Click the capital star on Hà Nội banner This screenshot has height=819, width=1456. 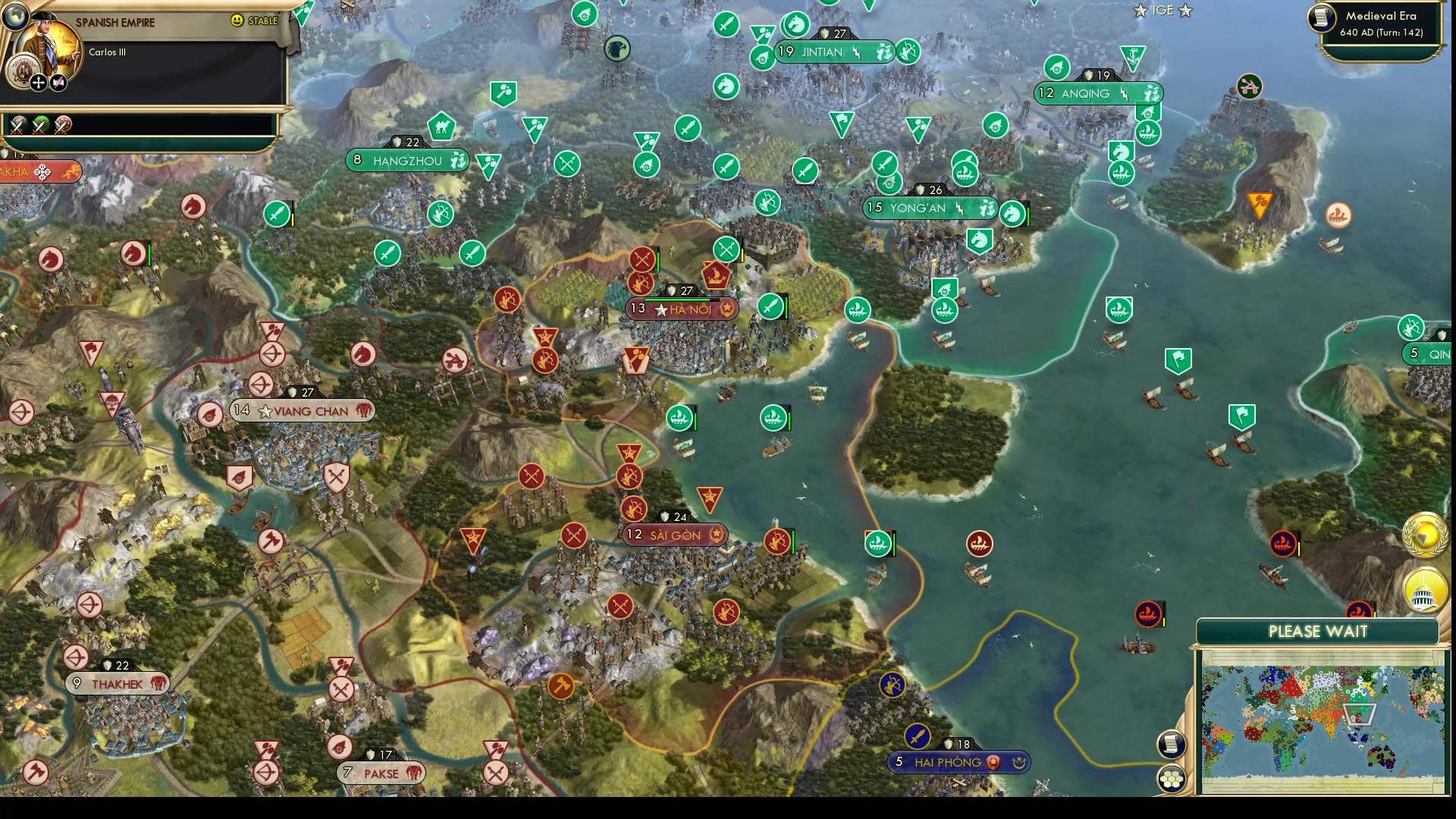point(661,310)
